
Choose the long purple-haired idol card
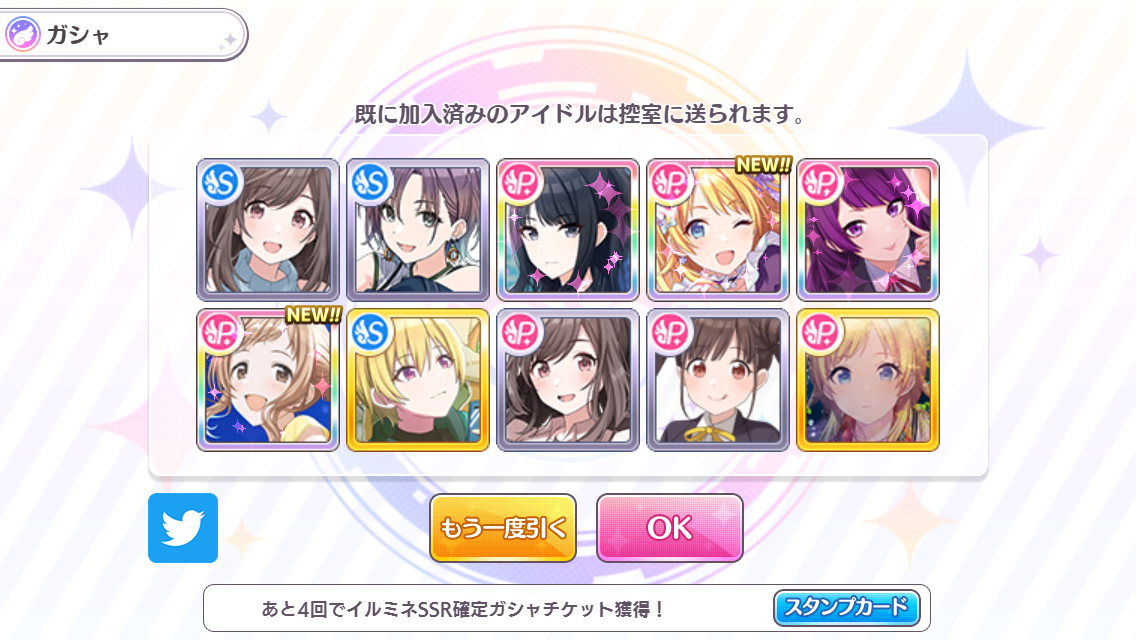point(868,230)
